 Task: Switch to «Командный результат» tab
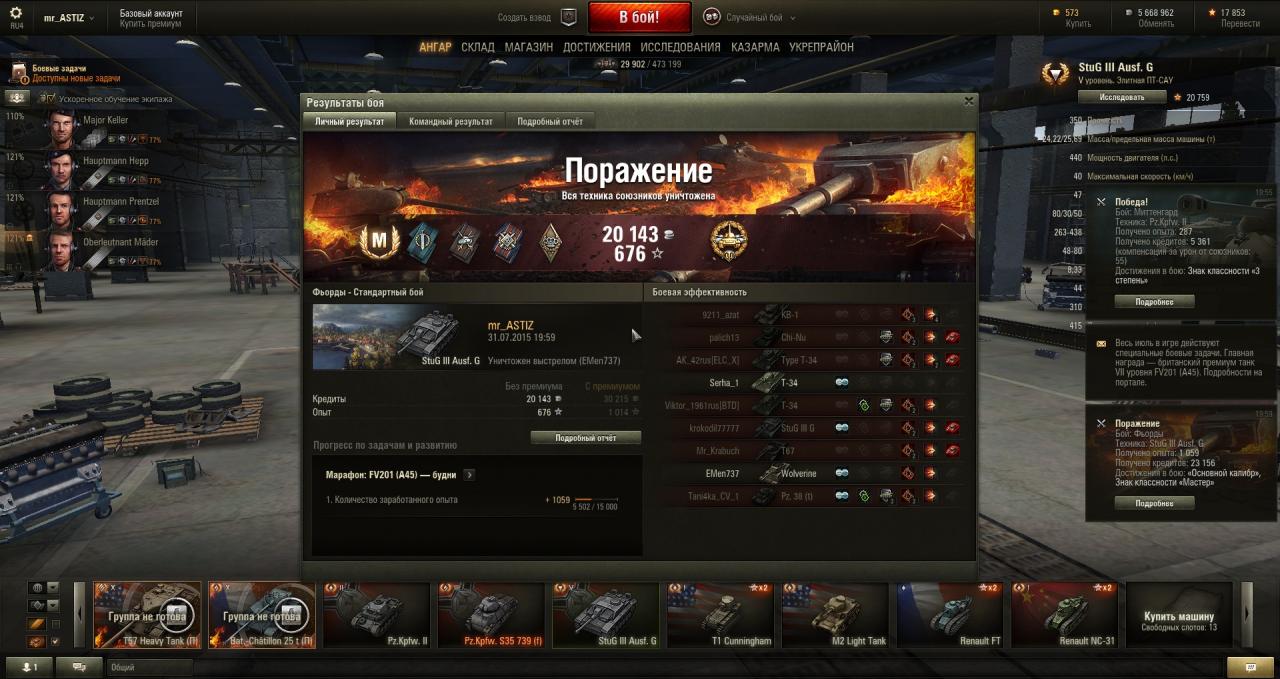tap(450, 121)
